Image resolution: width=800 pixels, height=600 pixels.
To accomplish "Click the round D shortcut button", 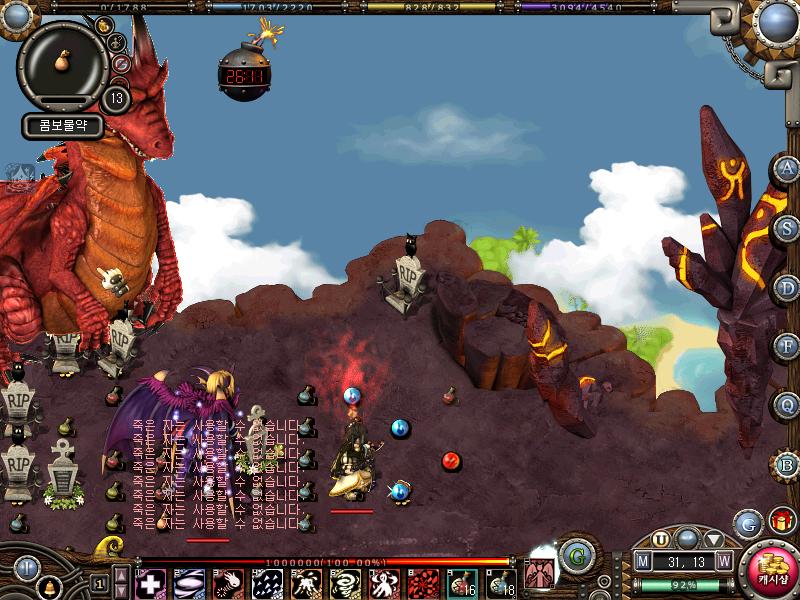I will [787, 287].
